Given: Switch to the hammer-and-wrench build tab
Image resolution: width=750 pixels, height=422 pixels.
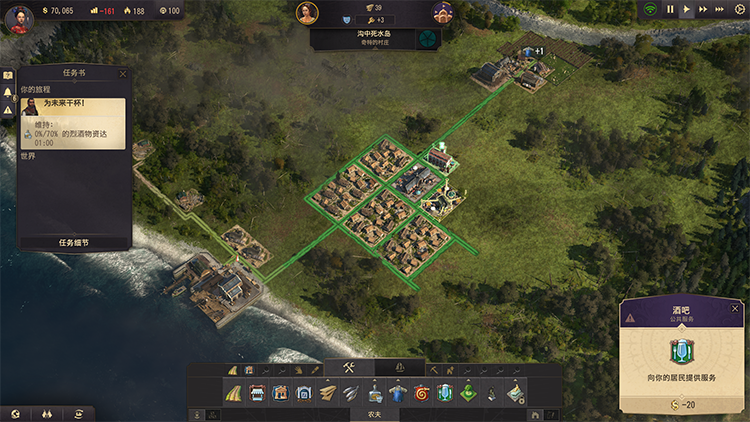Looking at the screenshot, I should (x=349, y=368).
